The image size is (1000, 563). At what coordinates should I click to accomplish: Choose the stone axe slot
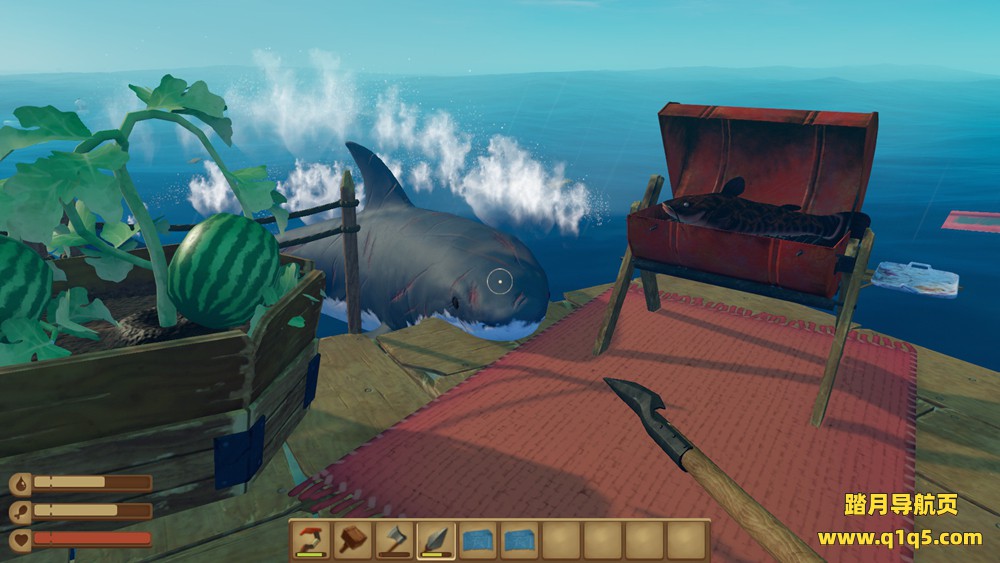point(395,540)
